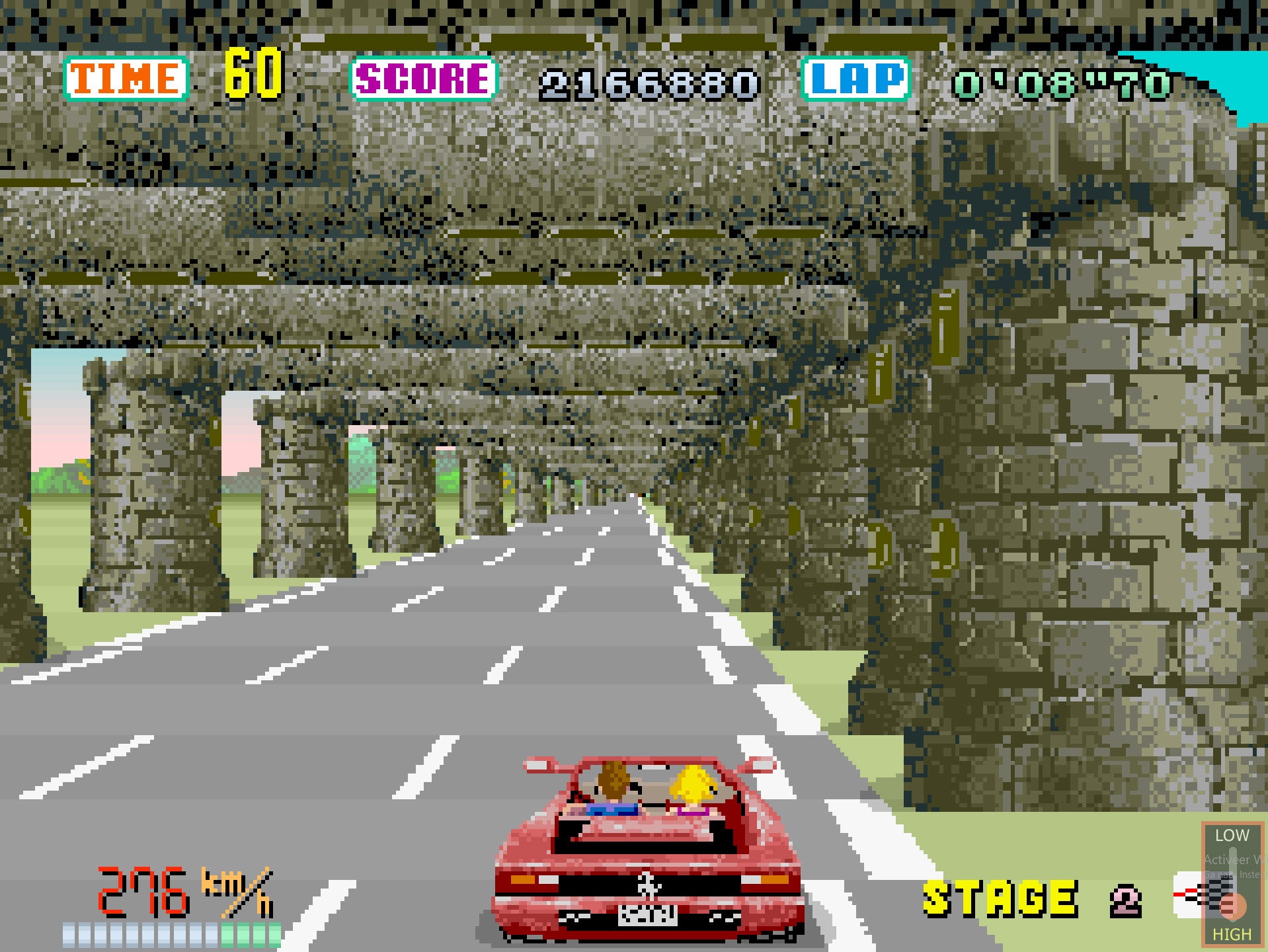Shift to LOW gear on the shifter
1268x952 pixels.
tap(1232, 836)
